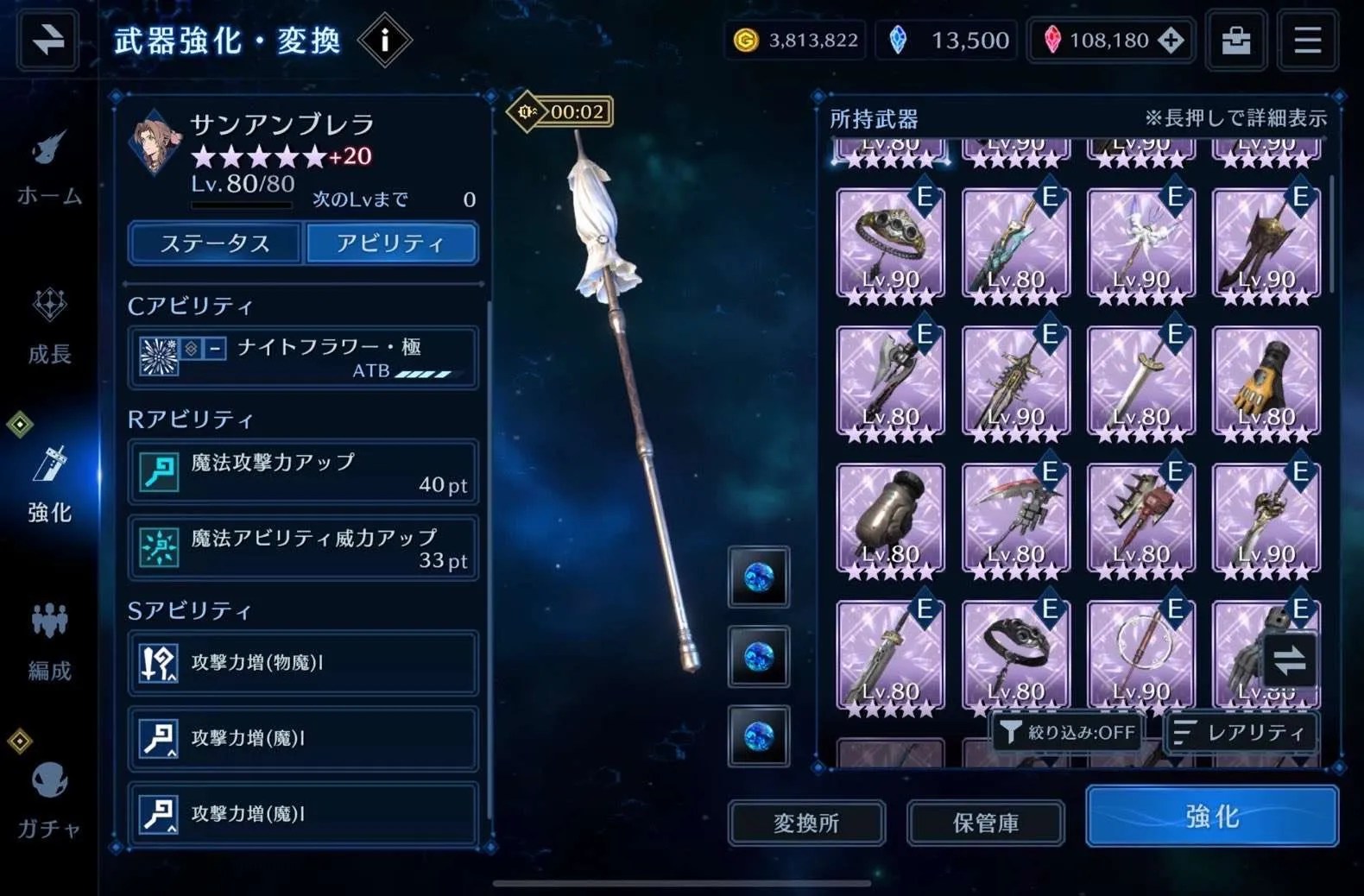
Task: Open the 編成 party formation menu
Action: click(x=49, y=641)
